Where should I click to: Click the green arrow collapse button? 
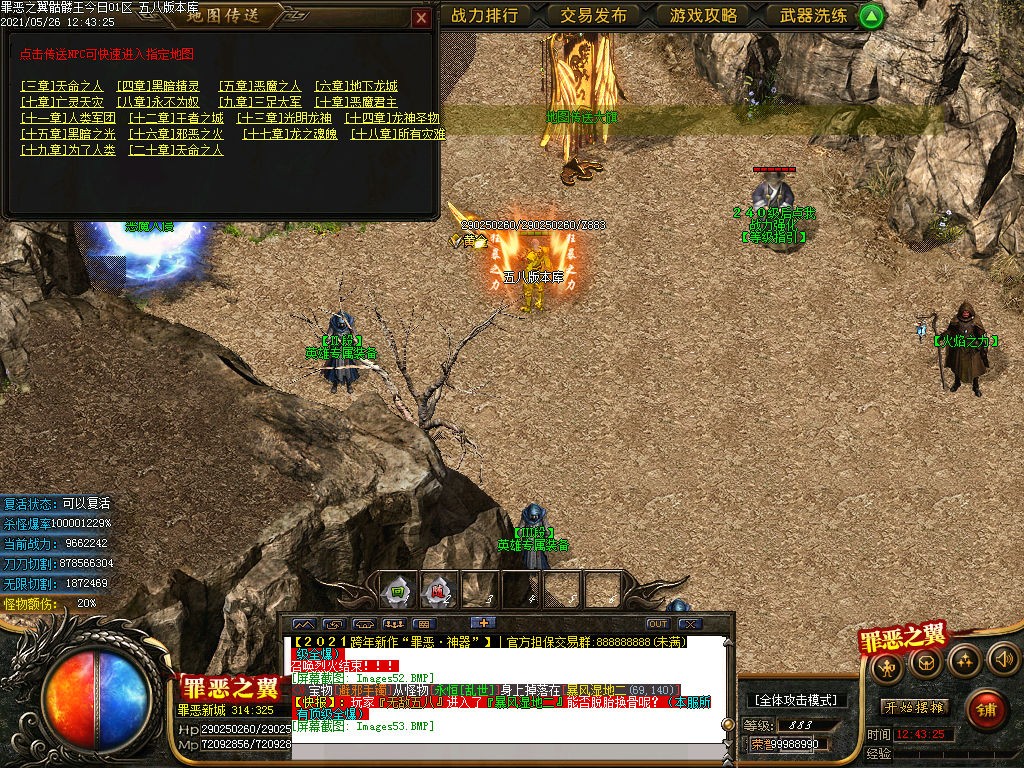872,15
